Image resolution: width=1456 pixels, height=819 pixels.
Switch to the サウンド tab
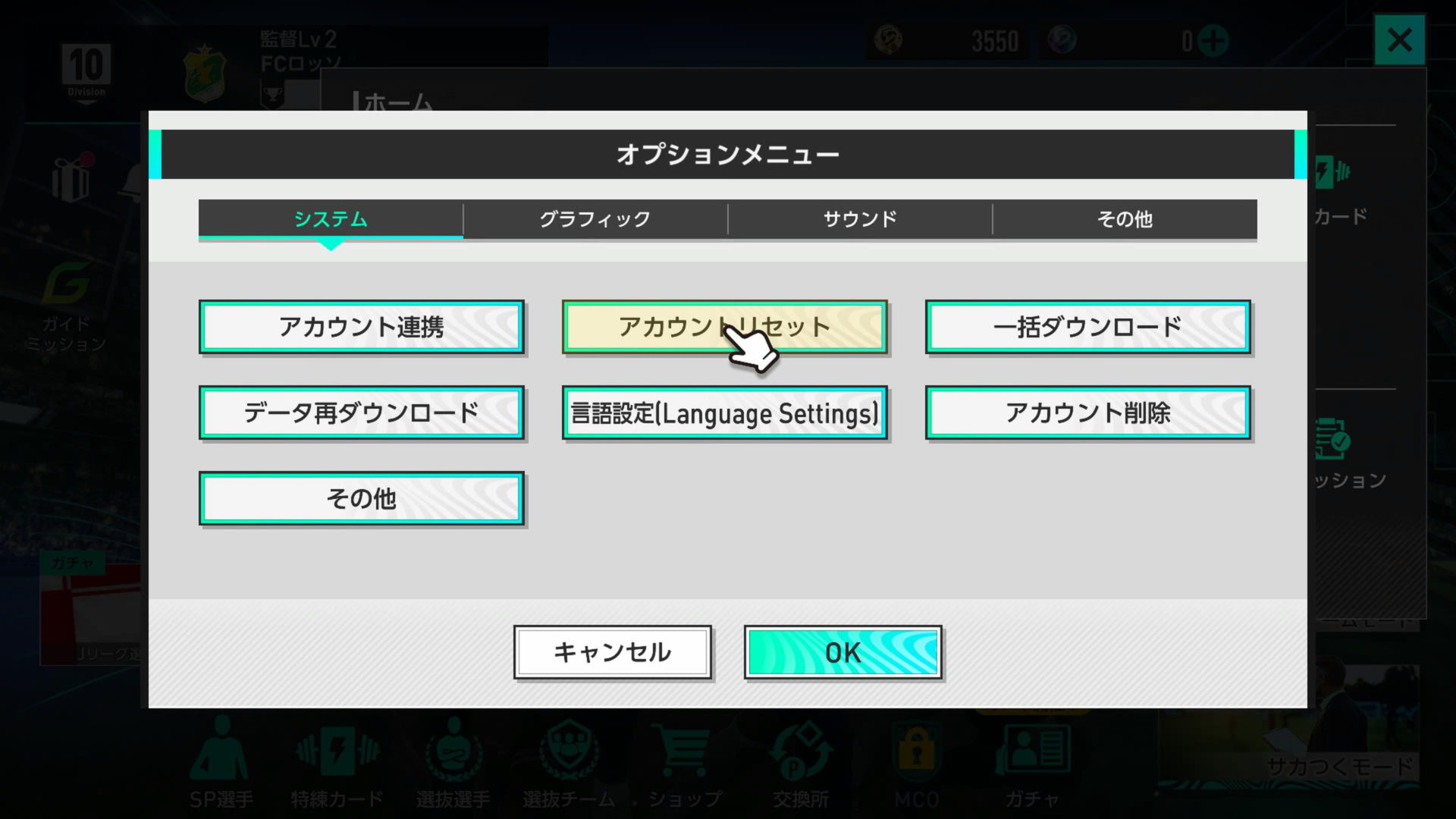tap(859, 220)
